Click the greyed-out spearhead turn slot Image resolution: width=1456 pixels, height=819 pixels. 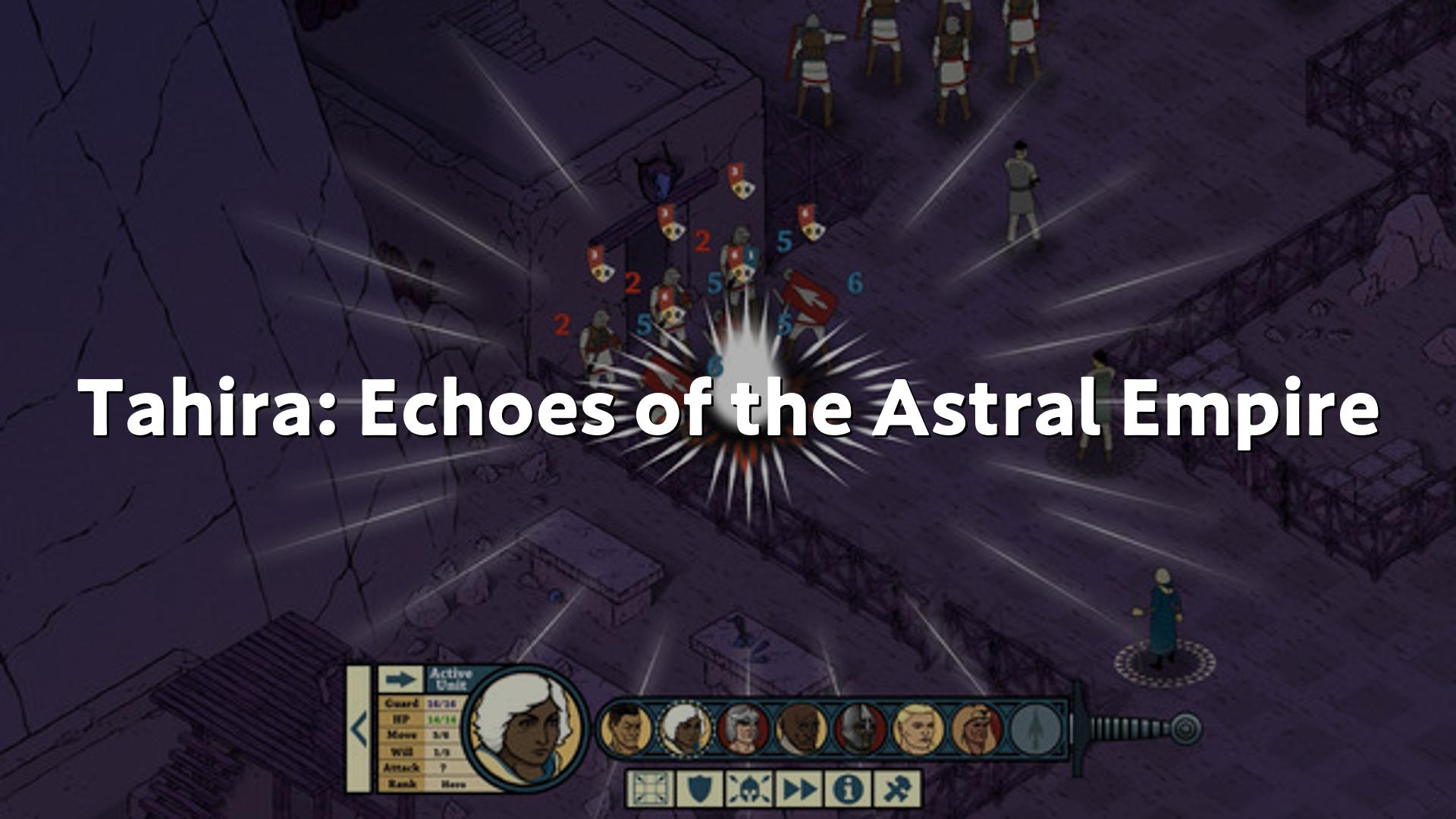(1036, 730)
